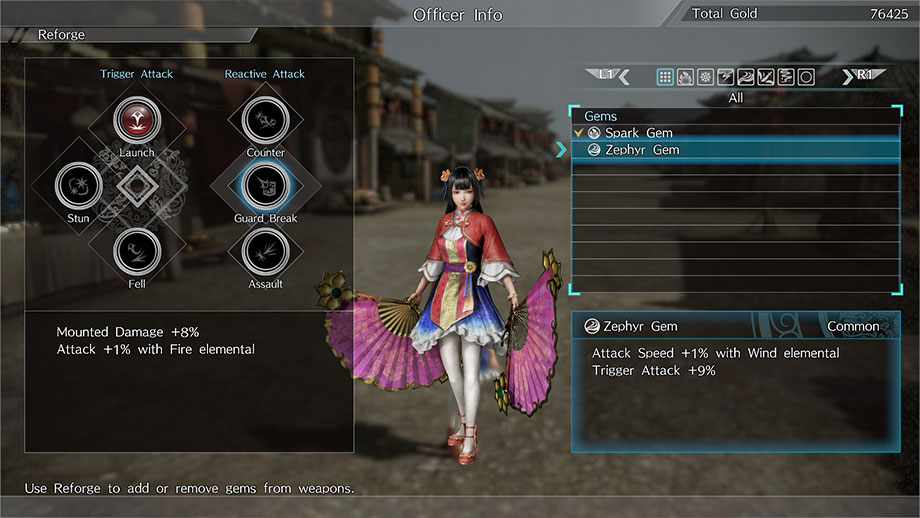Select the Counter reactive attack slot
920x518 pixels.
click(266, 120)
